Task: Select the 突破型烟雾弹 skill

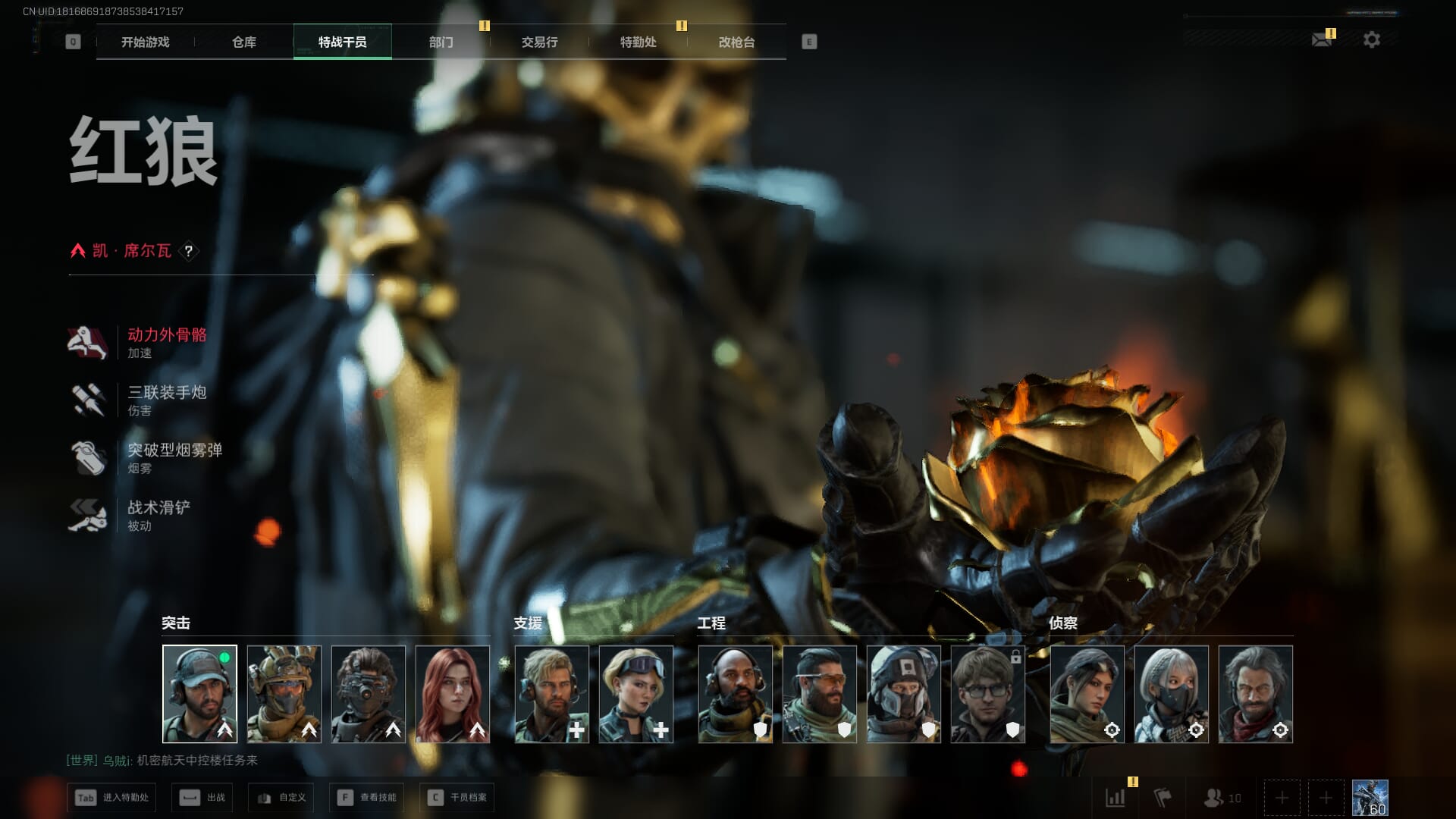Action: coord(174,450)
